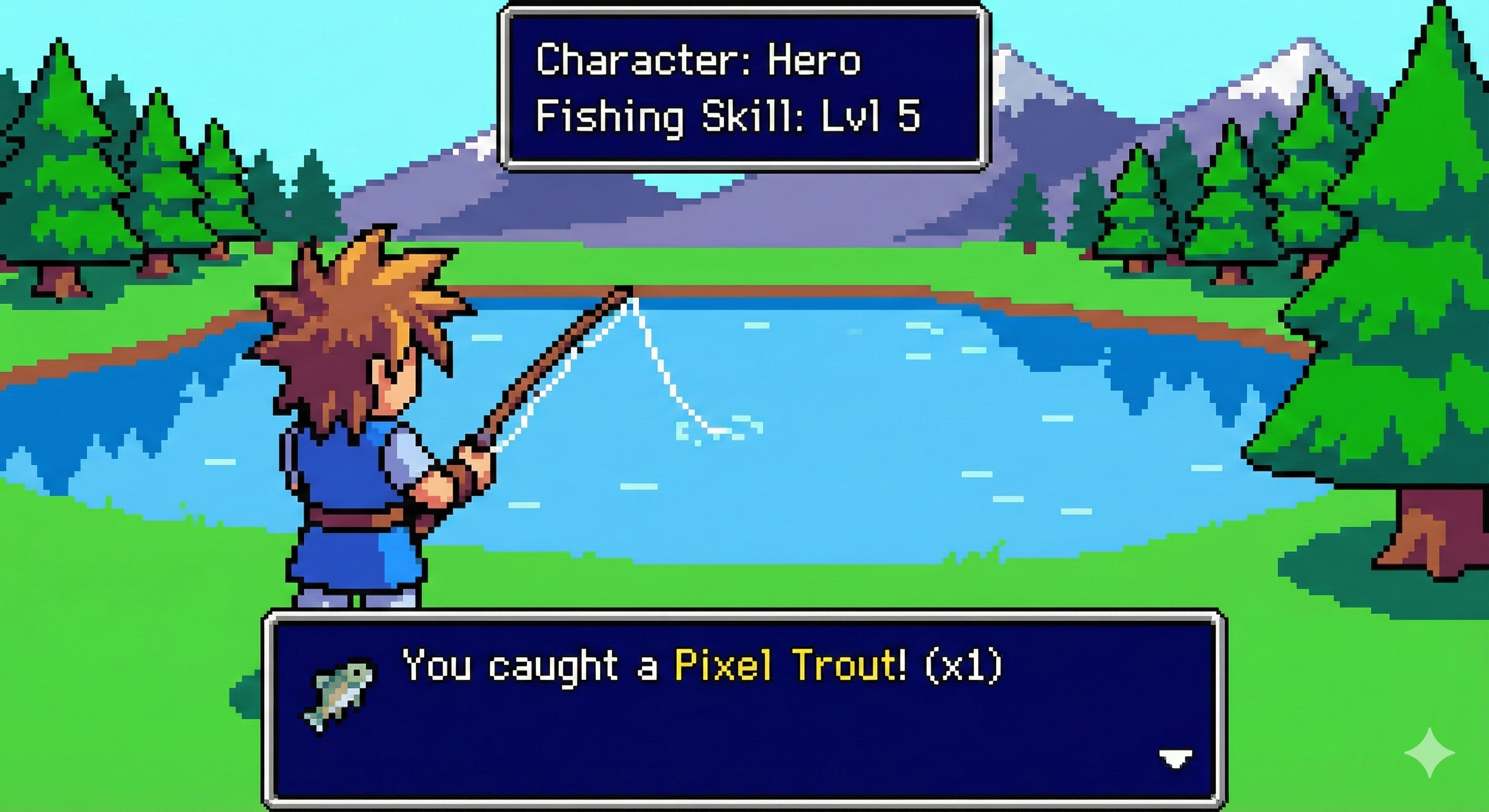The height and width of the screenshot is (812, 1489).
Task: Advance dialogue with the white down arrow
Action: (1175, 758)
